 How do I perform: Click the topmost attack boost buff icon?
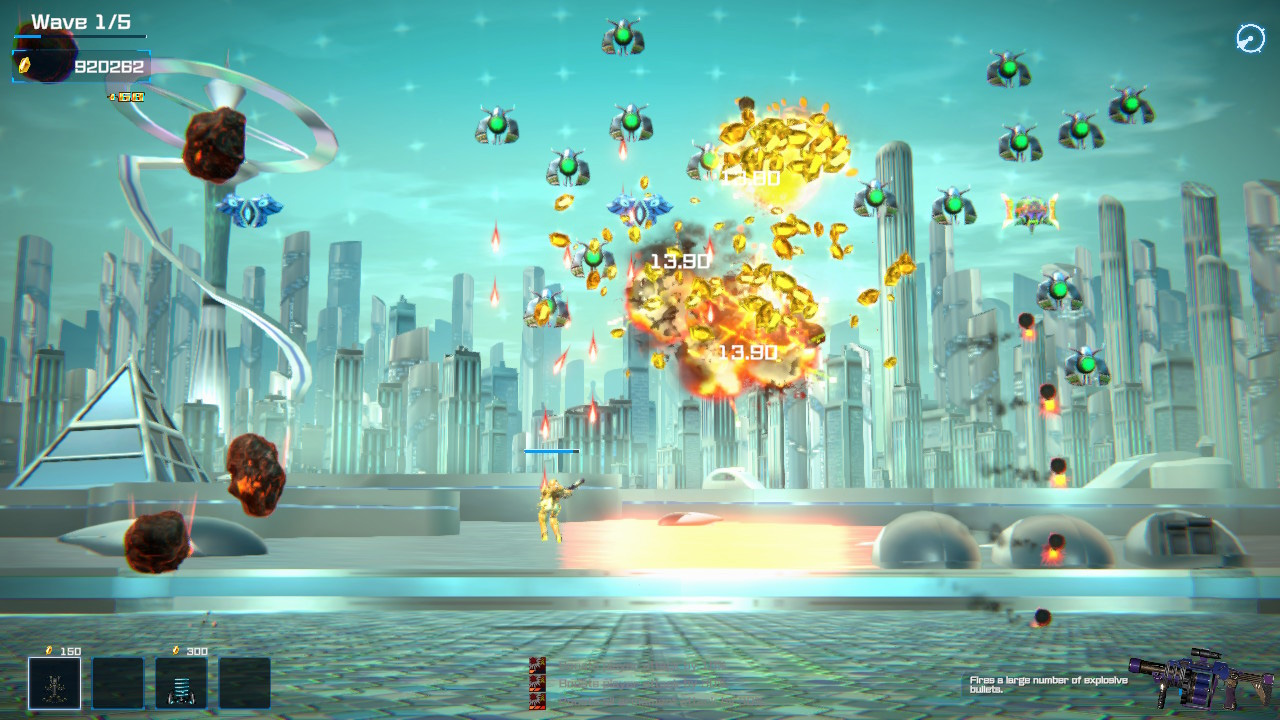[535, 665]
